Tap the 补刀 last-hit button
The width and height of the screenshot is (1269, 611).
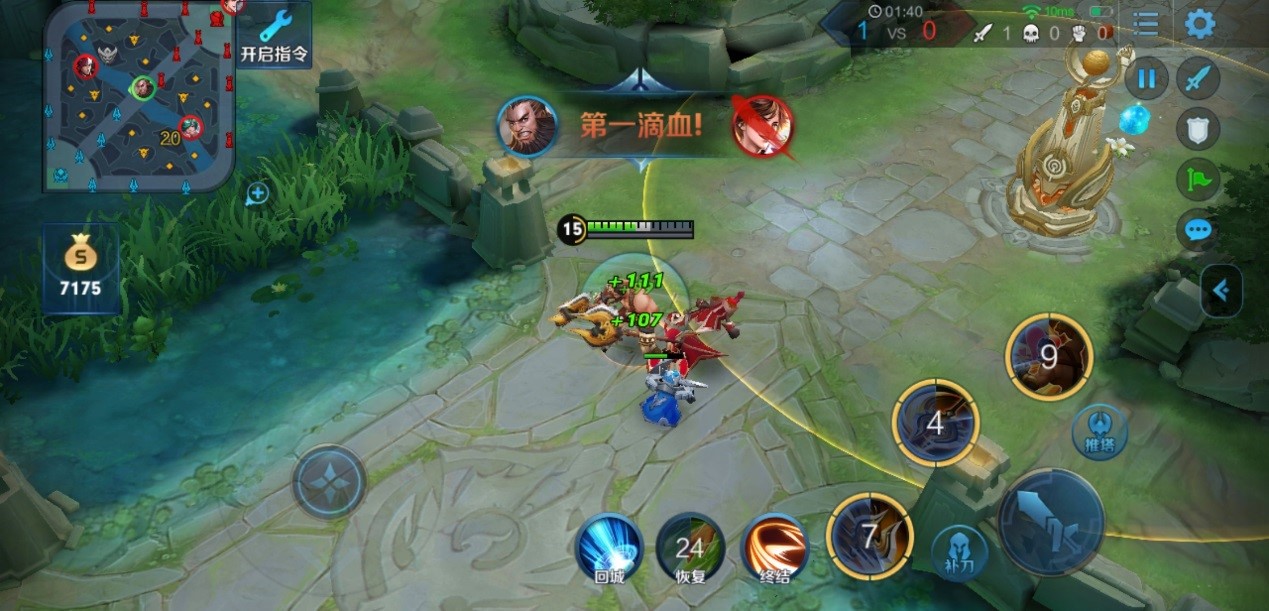coord(959,551)
